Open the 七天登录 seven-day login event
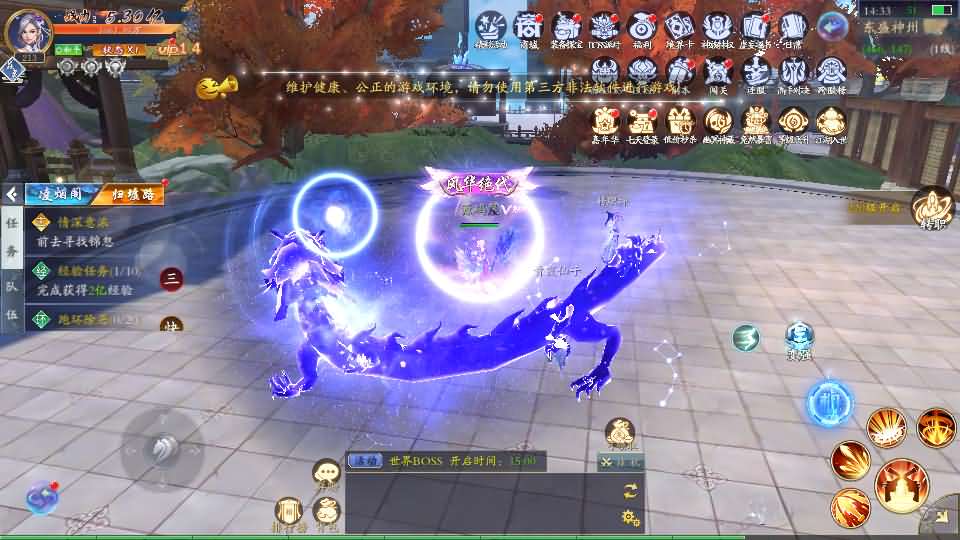The height and width of the screenshot is (540, 960). [x=642, y=123]
